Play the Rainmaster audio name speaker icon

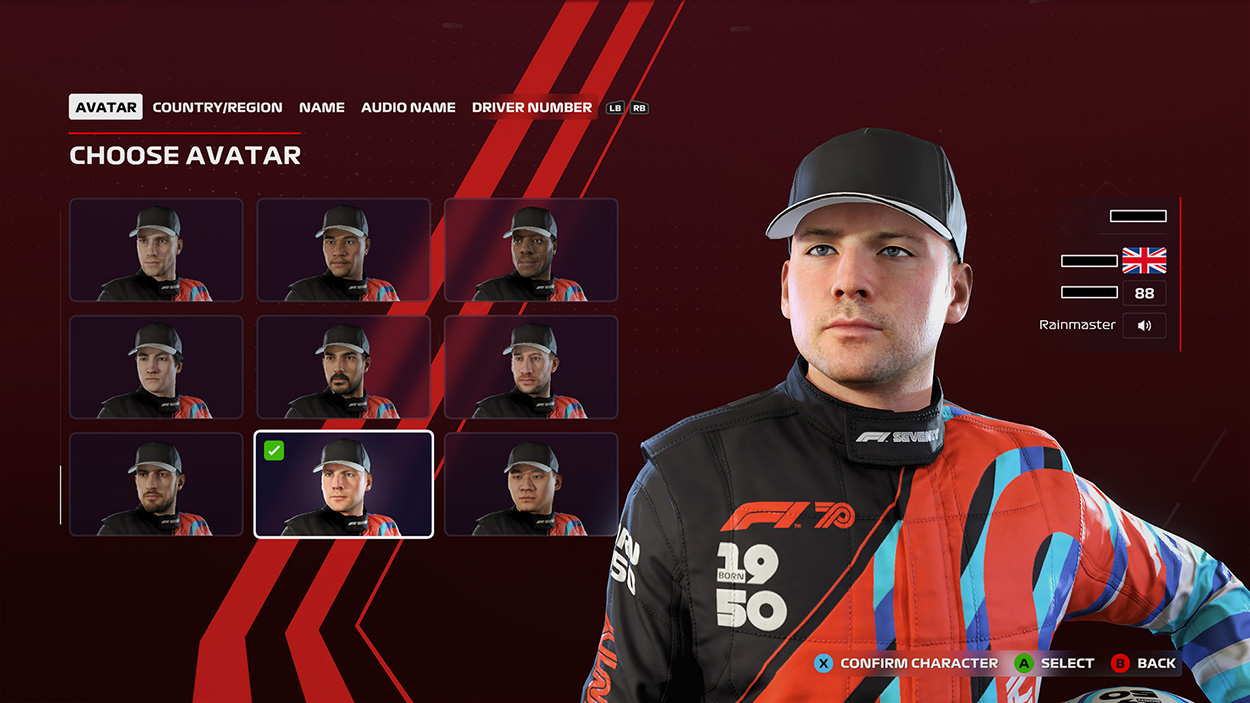(1144, 325)
